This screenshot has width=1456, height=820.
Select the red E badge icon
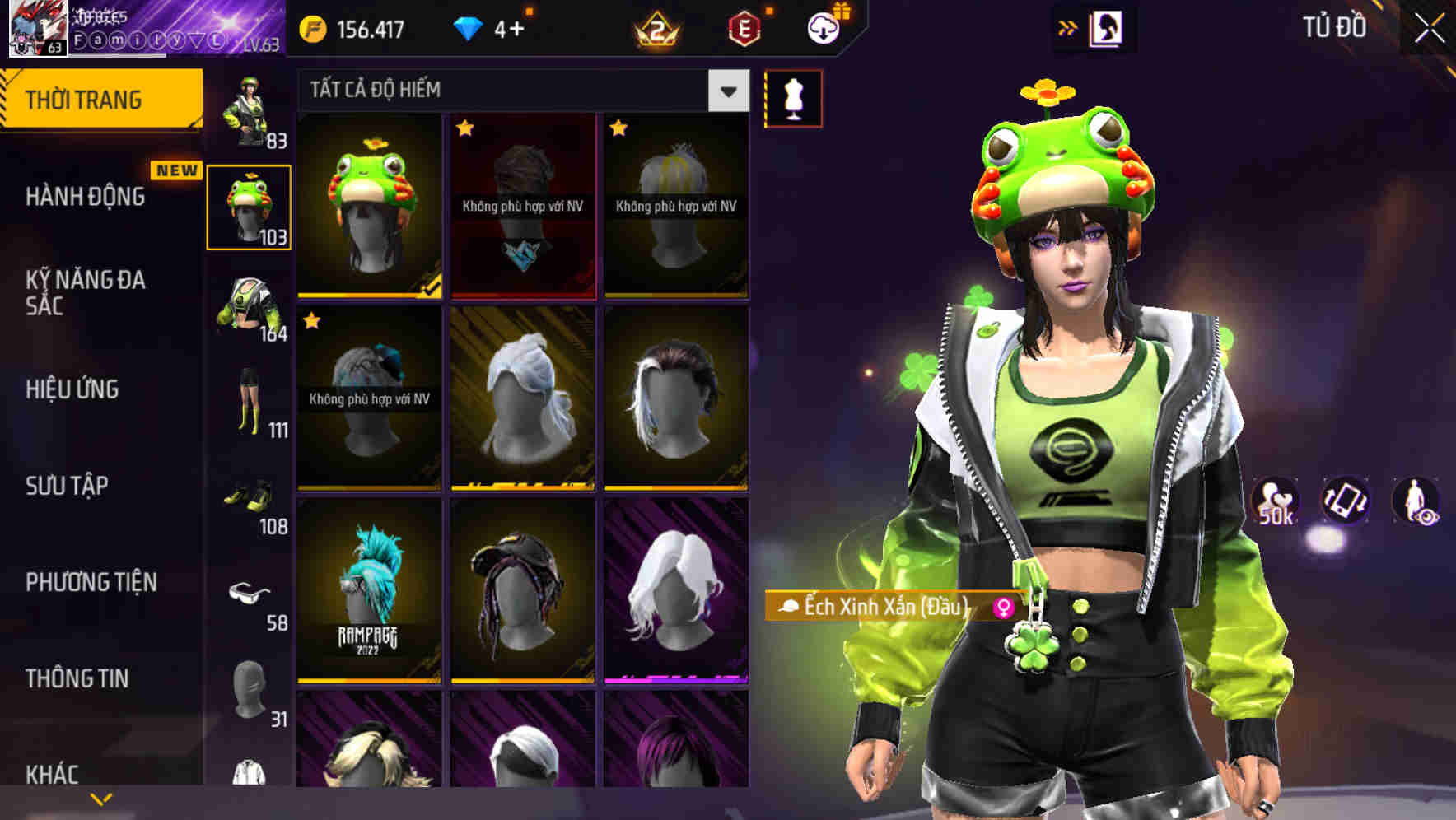[x=746, y=27]
